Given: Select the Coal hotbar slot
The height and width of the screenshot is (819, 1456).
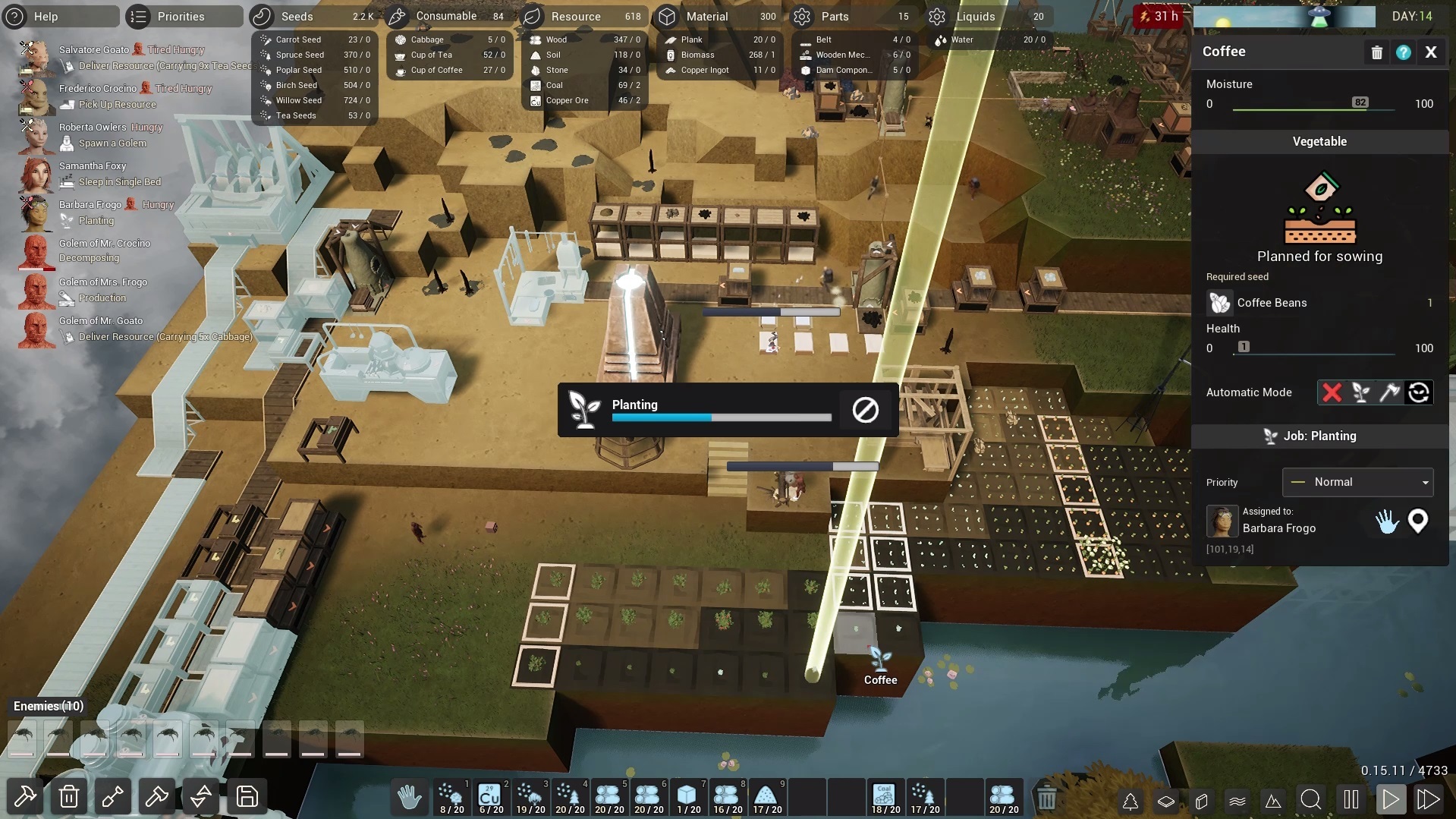Looking at the screenshot, I should [885, 797].
